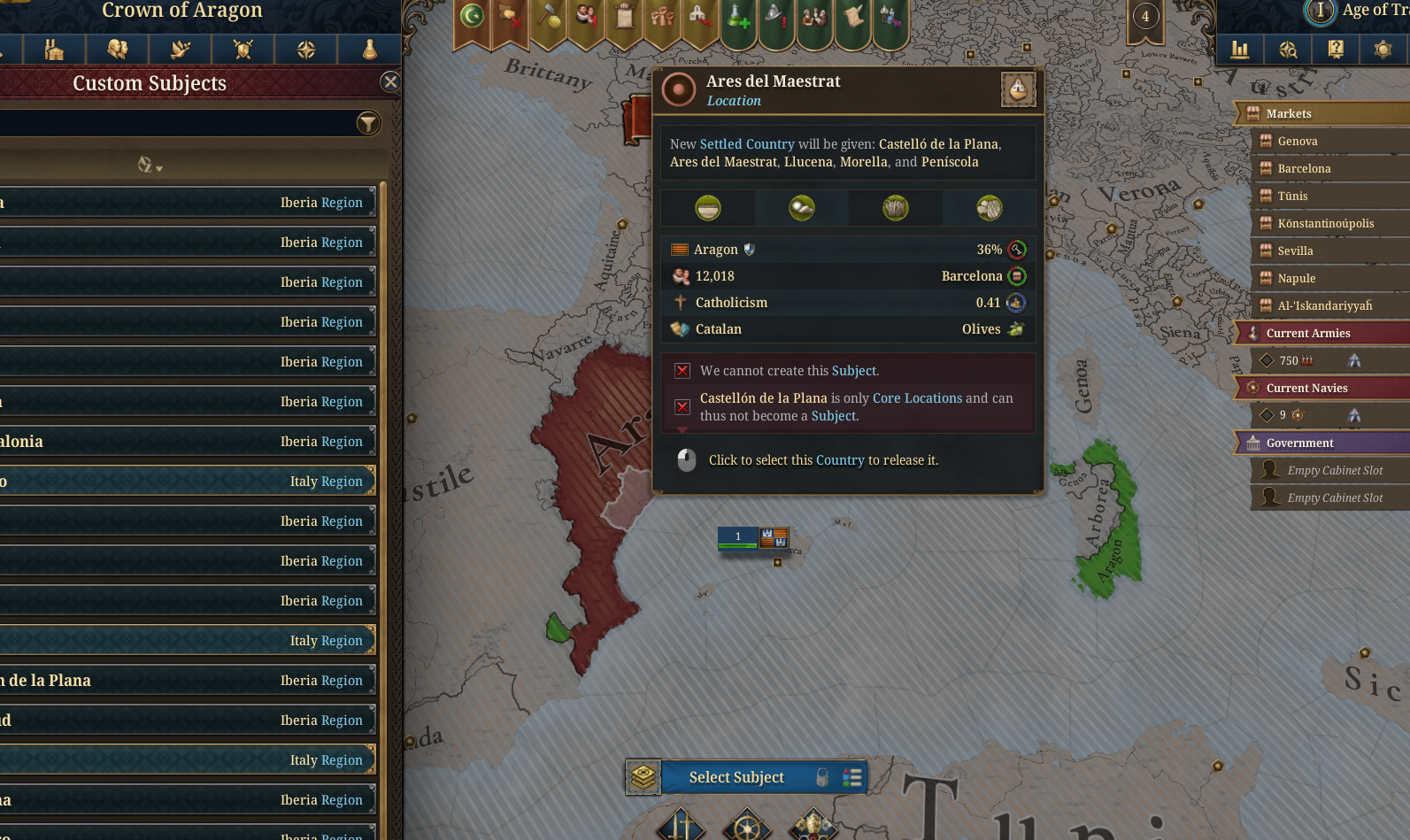This screenshot has width=1410, height=840.
Task: Toggle the lock on Select Subject
Action: (x=822, y=777)
